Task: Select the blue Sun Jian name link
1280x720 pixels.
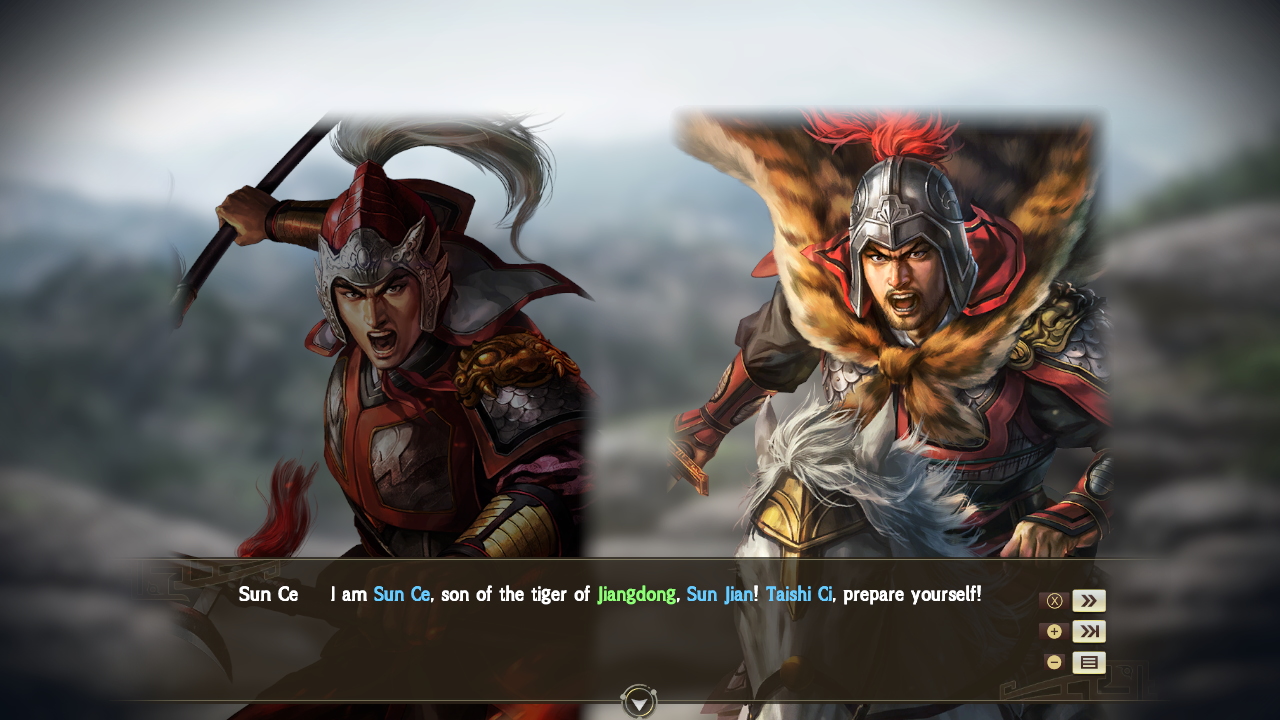Action: coord(722,594)
